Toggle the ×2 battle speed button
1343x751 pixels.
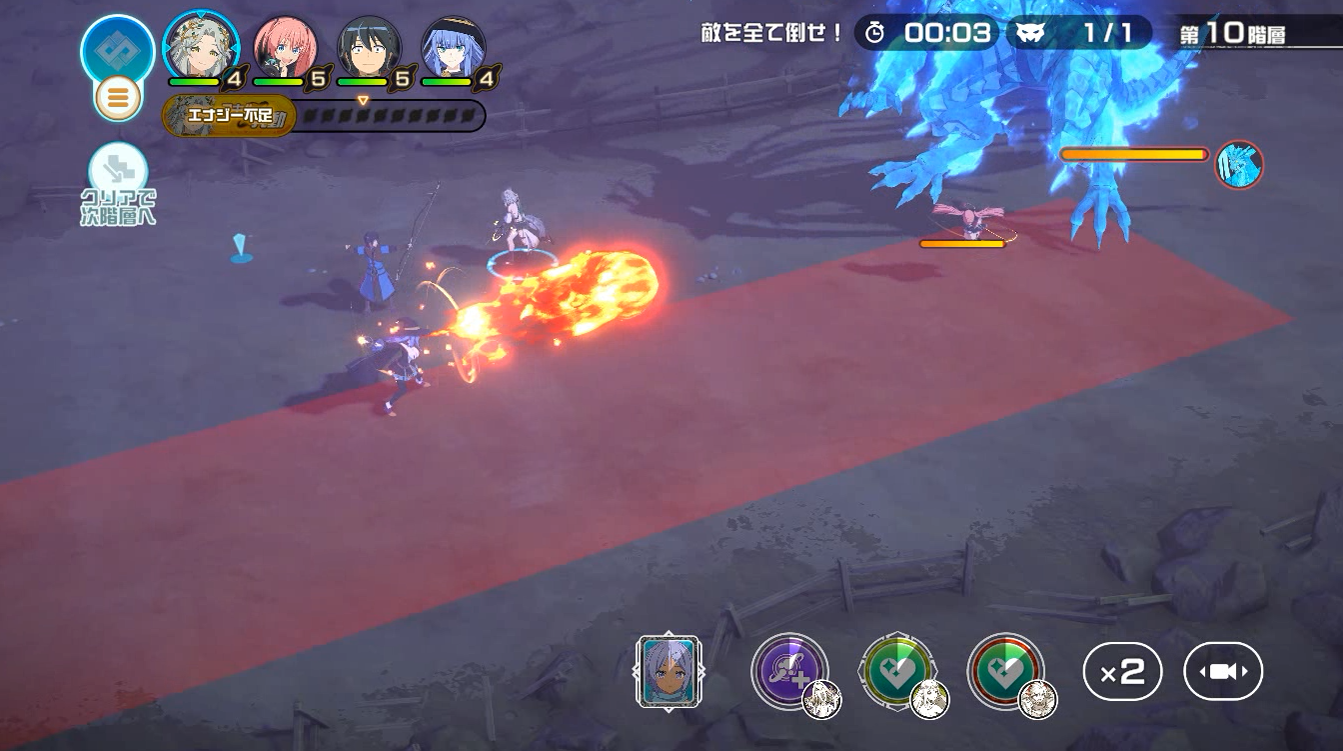tap(1122, 672)
